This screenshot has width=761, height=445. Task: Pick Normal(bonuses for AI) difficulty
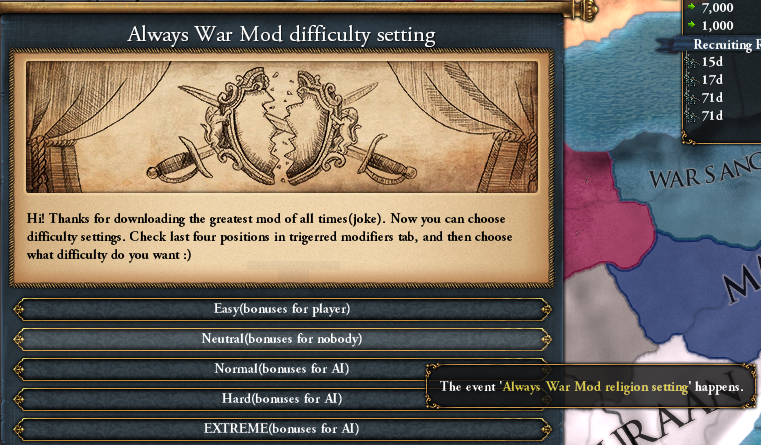pyautogui.click(x=282, y=369)
